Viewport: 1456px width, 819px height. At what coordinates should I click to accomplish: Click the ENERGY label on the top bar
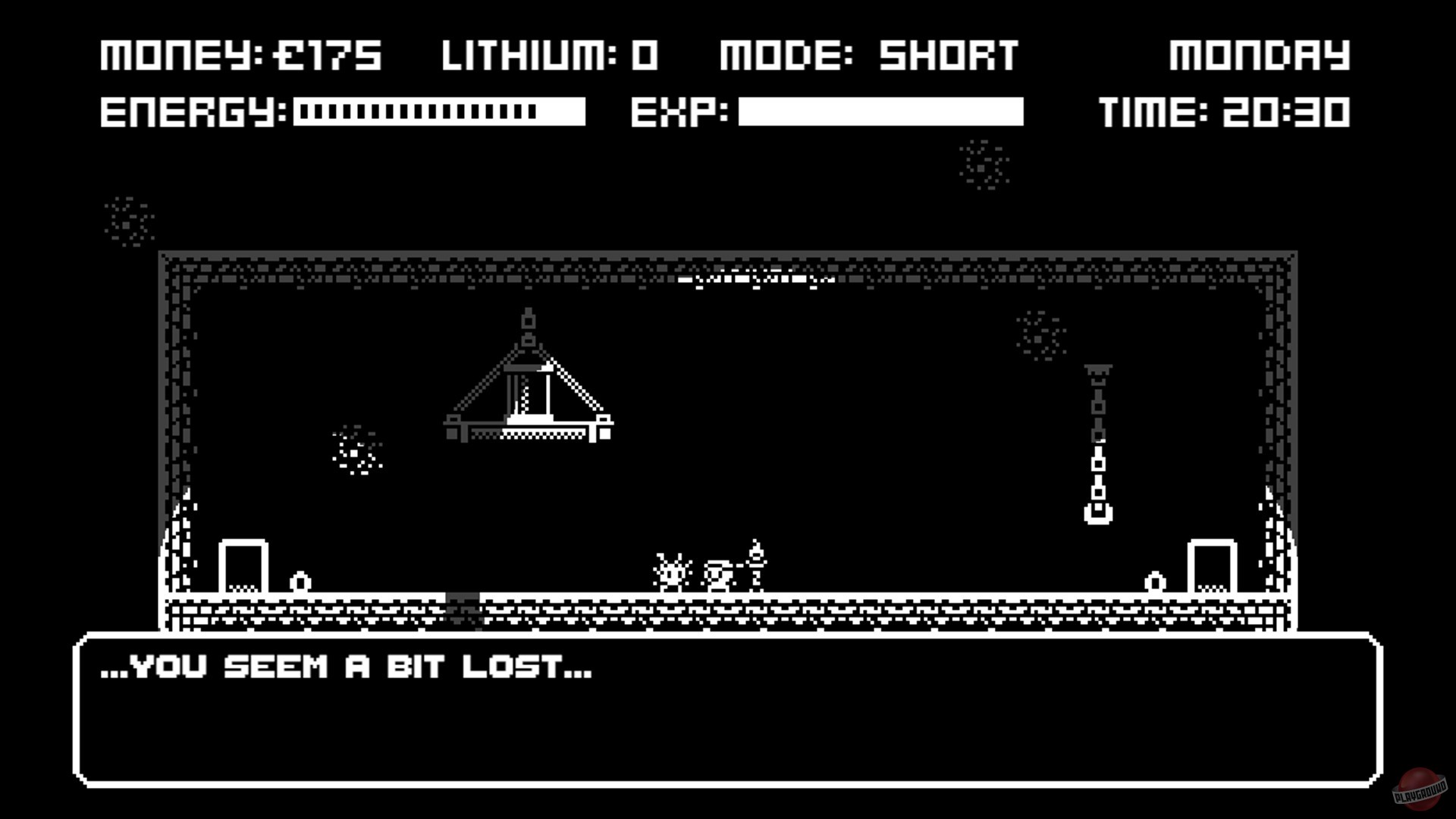click(x=192, y=112)
